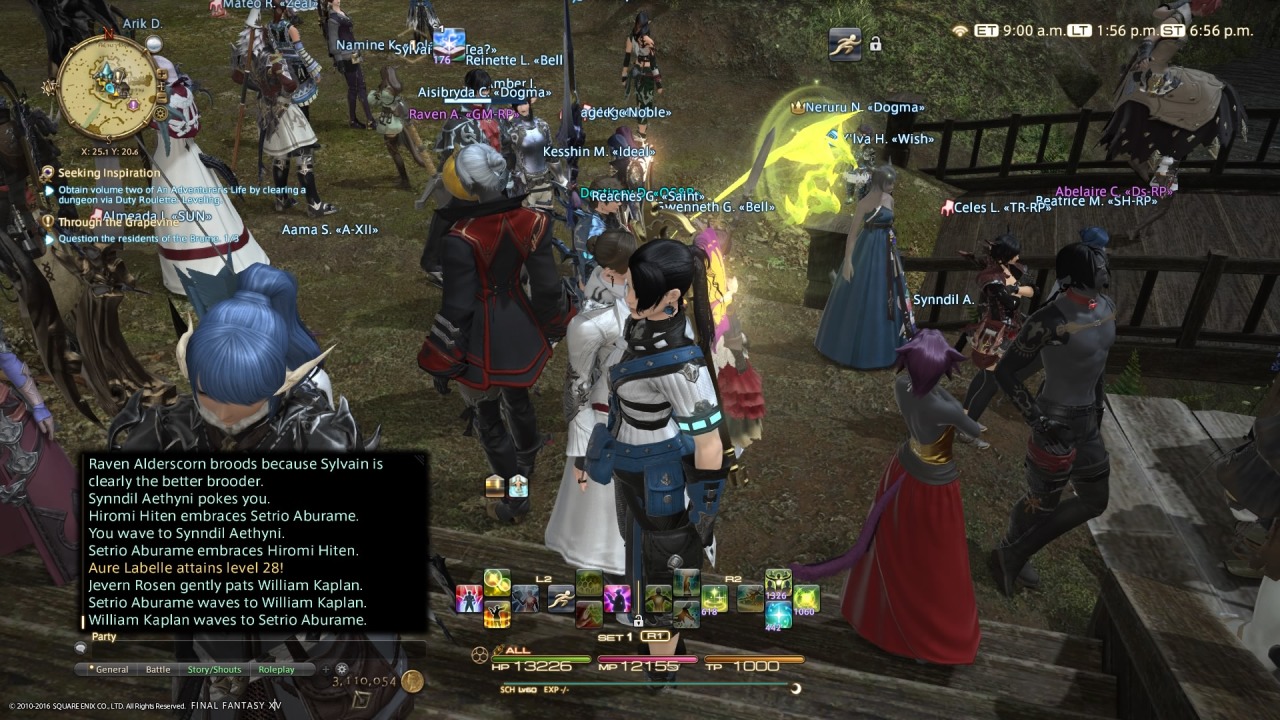Select the Through the Grapevine quest
This screenshot has height=720, width=1280.
(x=104, y=222)
